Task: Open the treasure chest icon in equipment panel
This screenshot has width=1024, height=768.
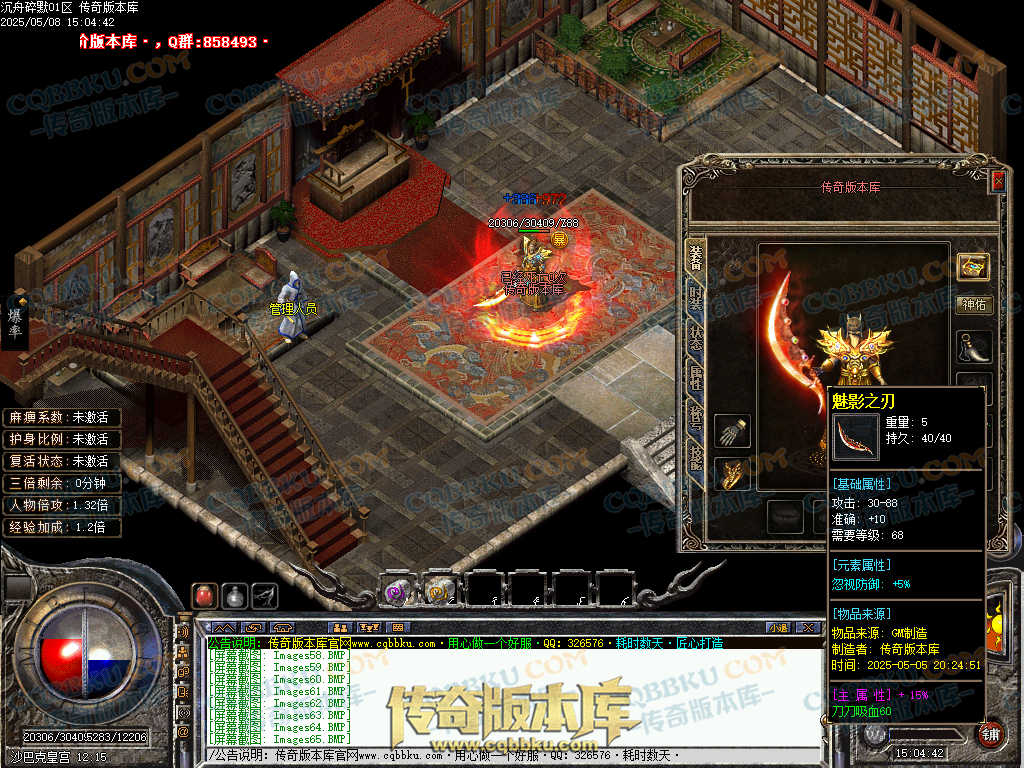Action: tap(973, 265)
